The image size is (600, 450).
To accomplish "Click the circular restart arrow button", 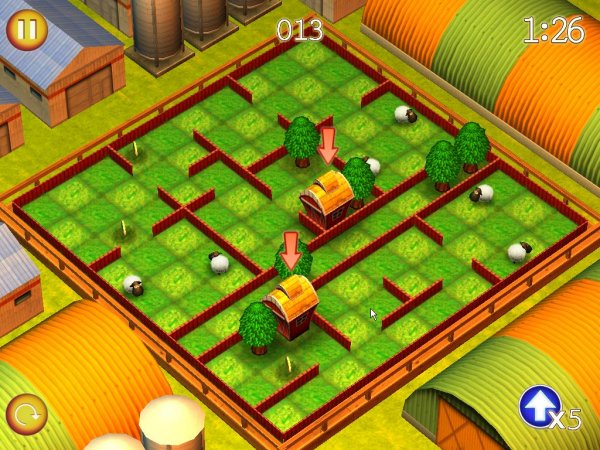I will tap(26, 415).
